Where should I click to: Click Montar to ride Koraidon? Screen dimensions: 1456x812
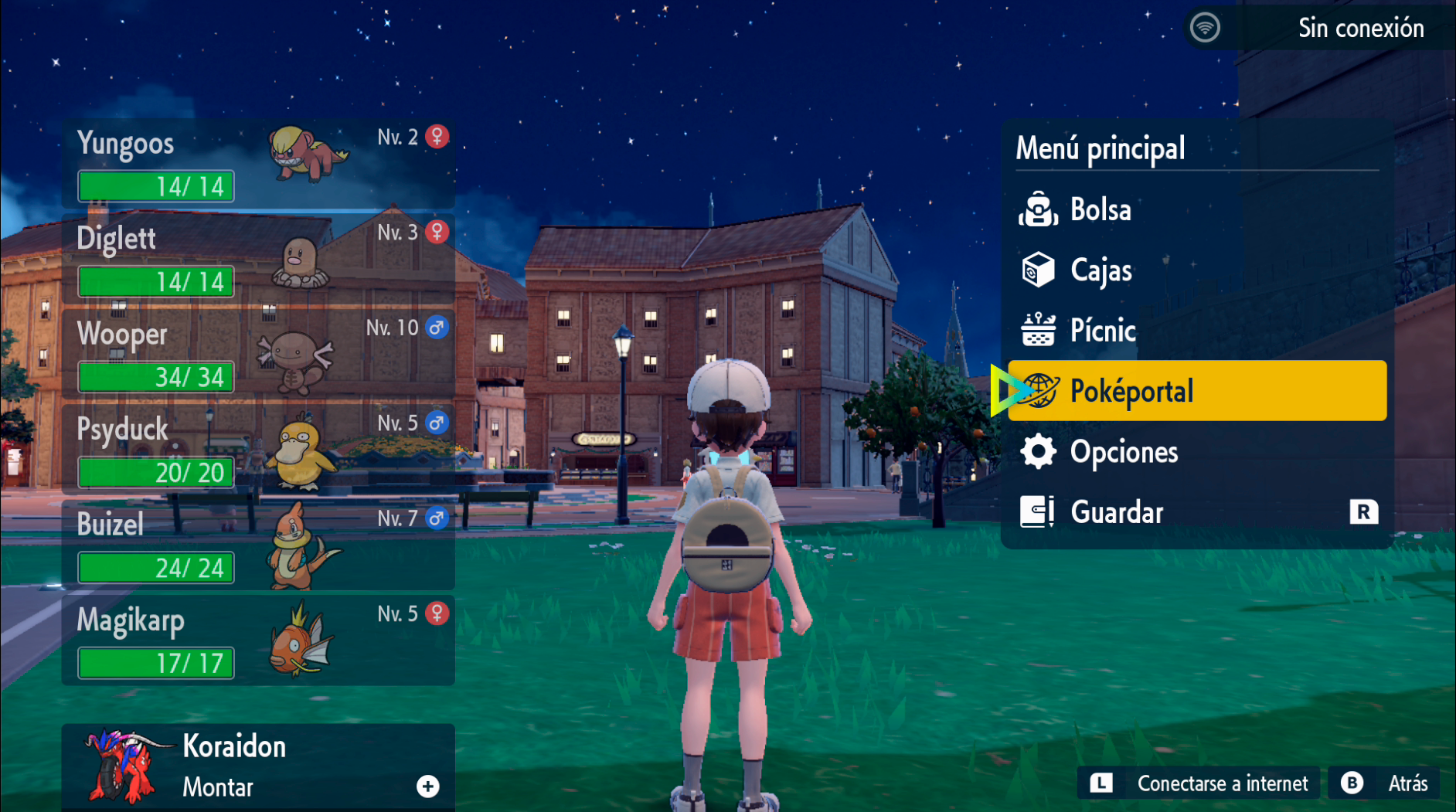(218, 787)
